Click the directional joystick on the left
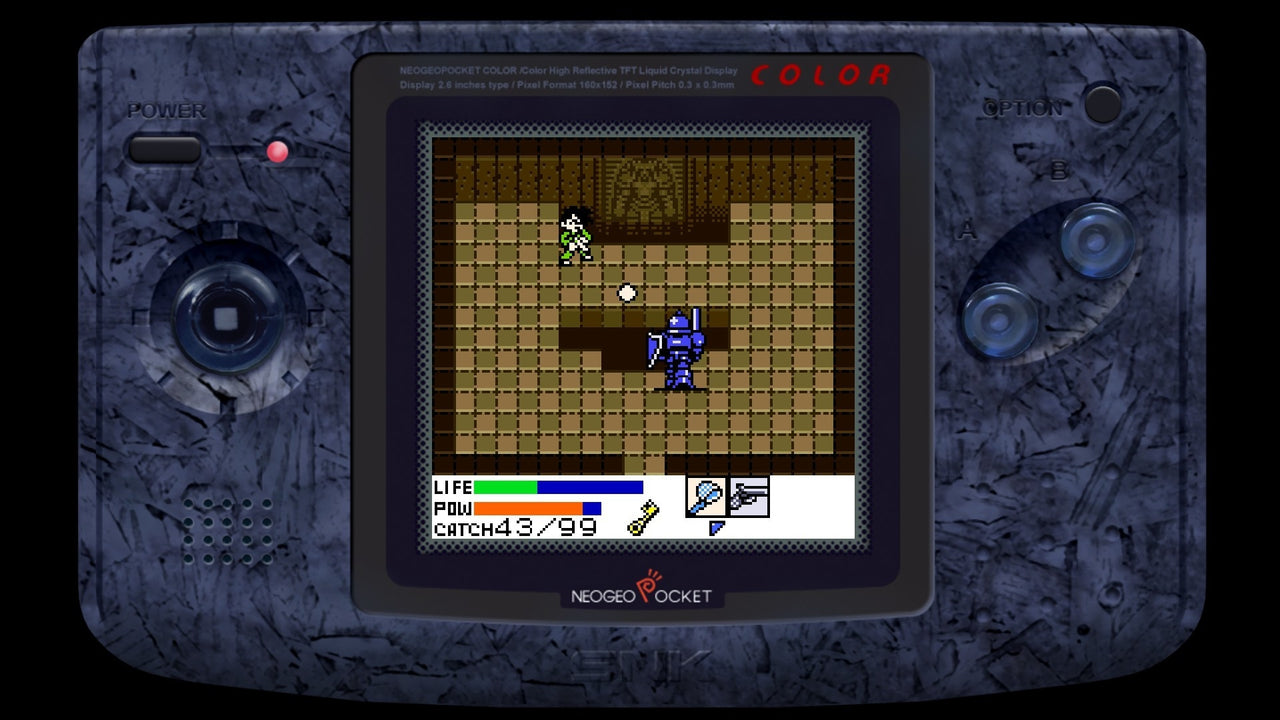Viewport: 1280px width, 720px height. click(227, 318)
